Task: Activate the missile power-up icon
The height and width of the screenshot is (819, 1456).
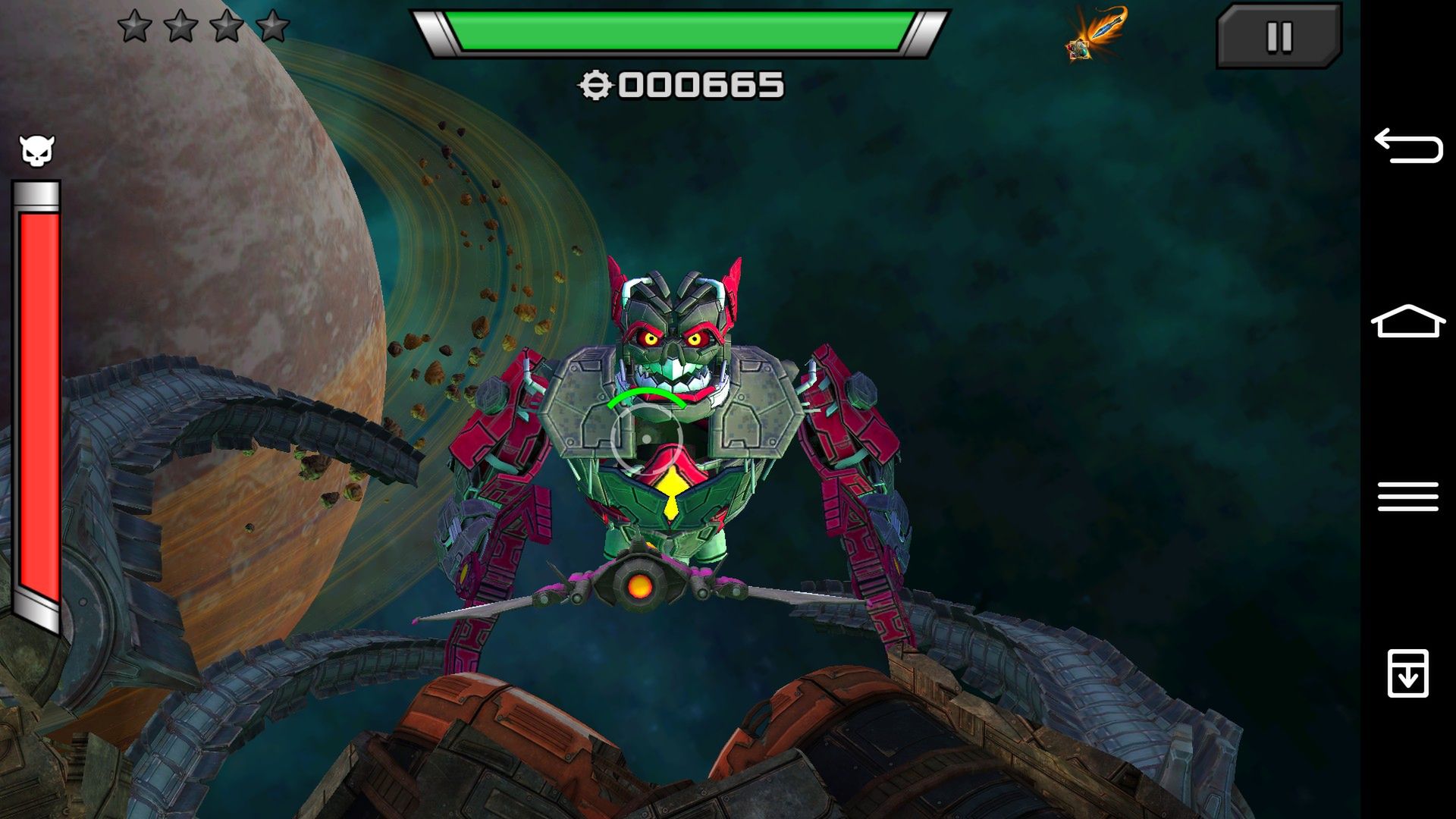Action: [x=1097, y=34]
